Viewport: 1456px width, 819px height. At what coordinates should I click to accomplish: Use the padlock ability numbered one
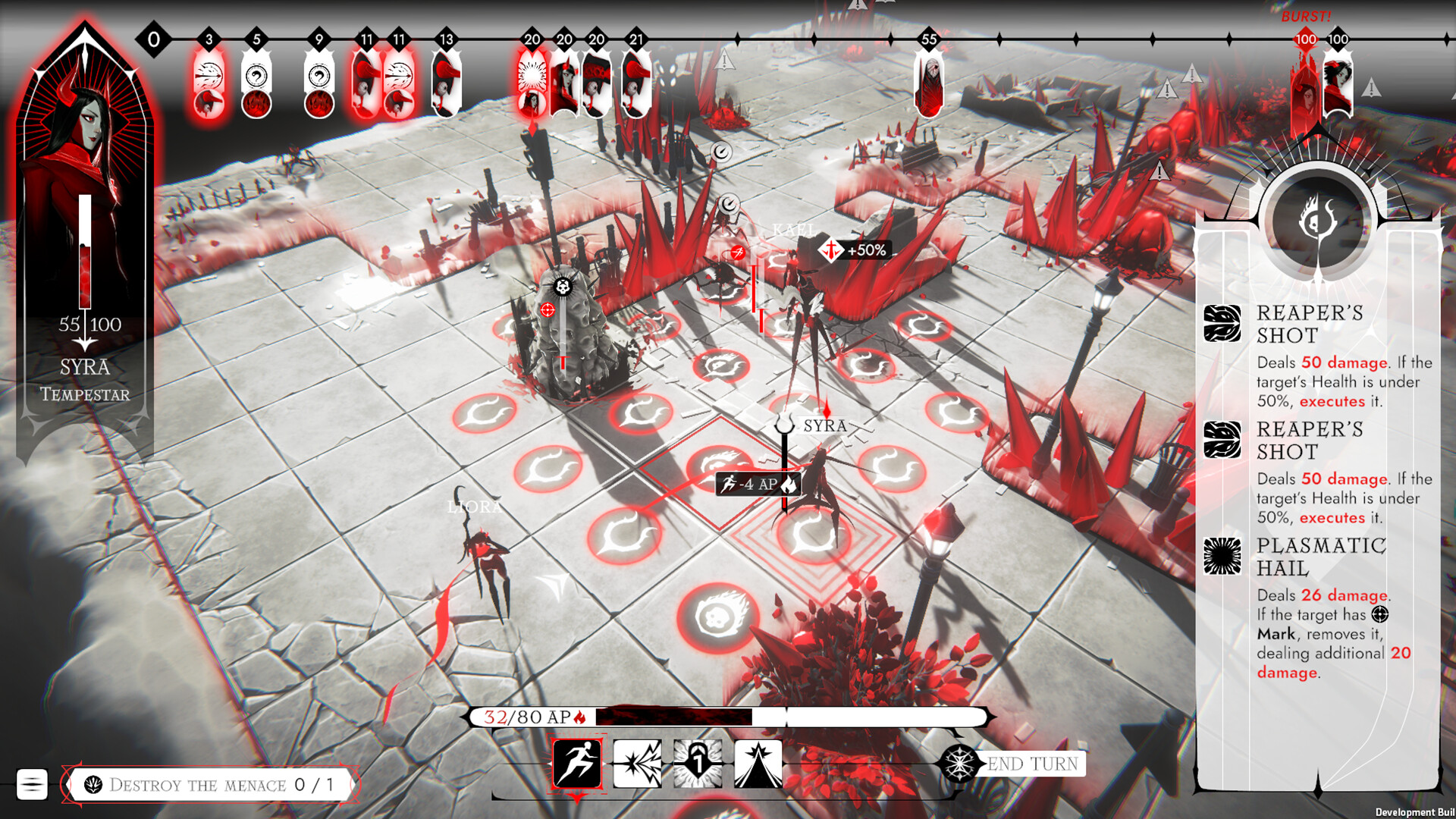tap(698, 763)
